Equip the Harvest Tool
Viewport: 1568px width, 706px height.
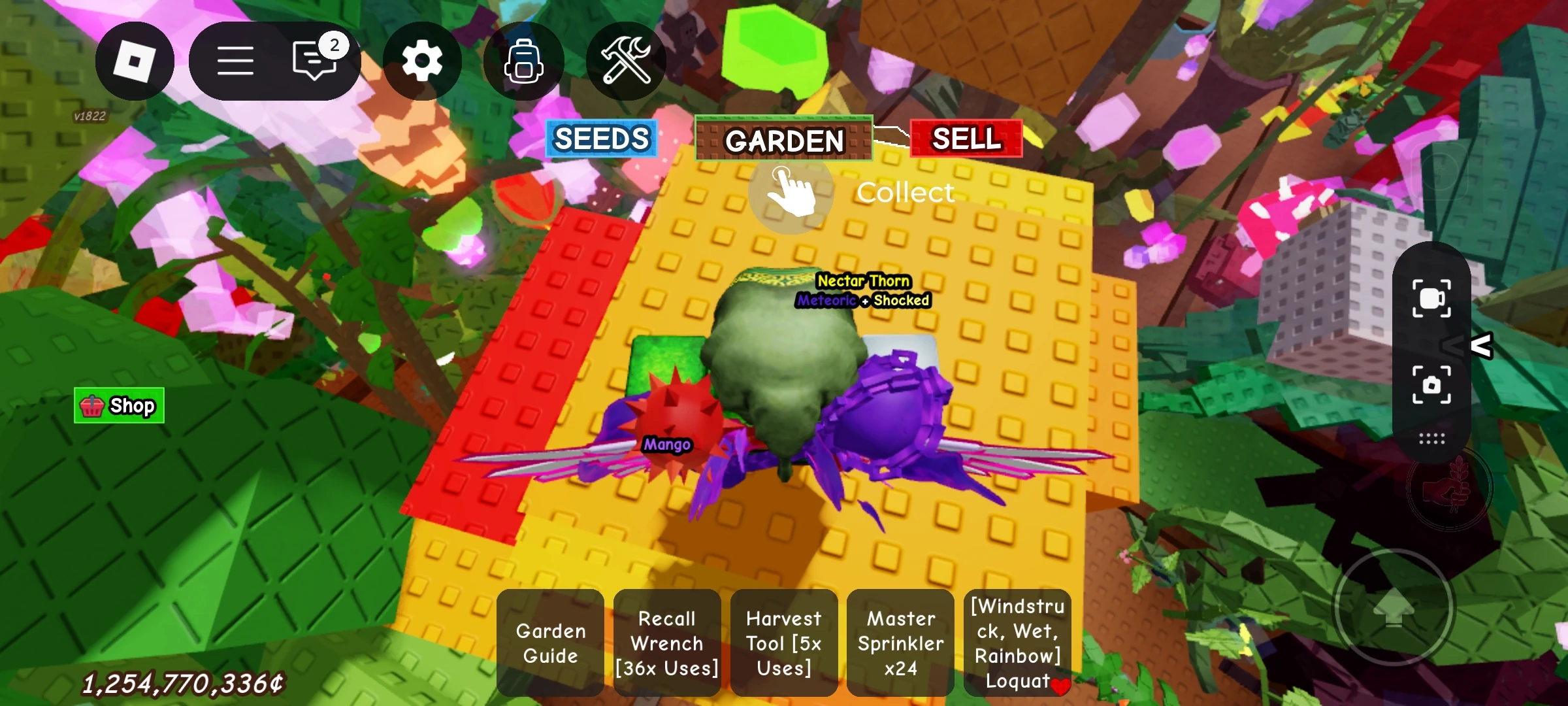[x=784, y=643]
